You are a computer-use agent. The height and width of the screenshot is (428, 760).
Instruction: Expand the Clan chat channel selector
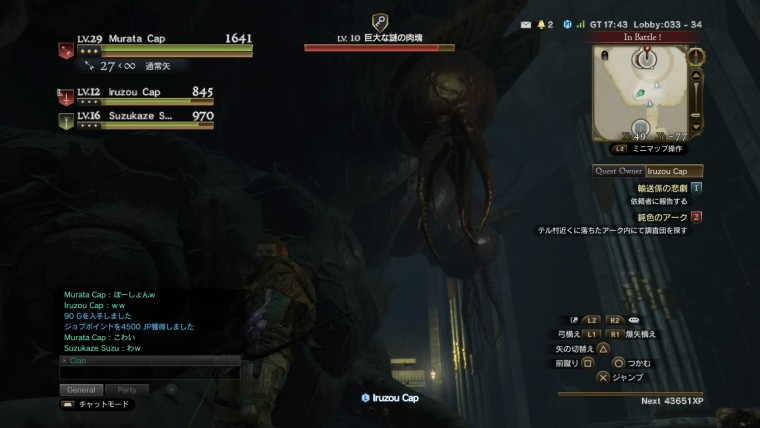66,360
